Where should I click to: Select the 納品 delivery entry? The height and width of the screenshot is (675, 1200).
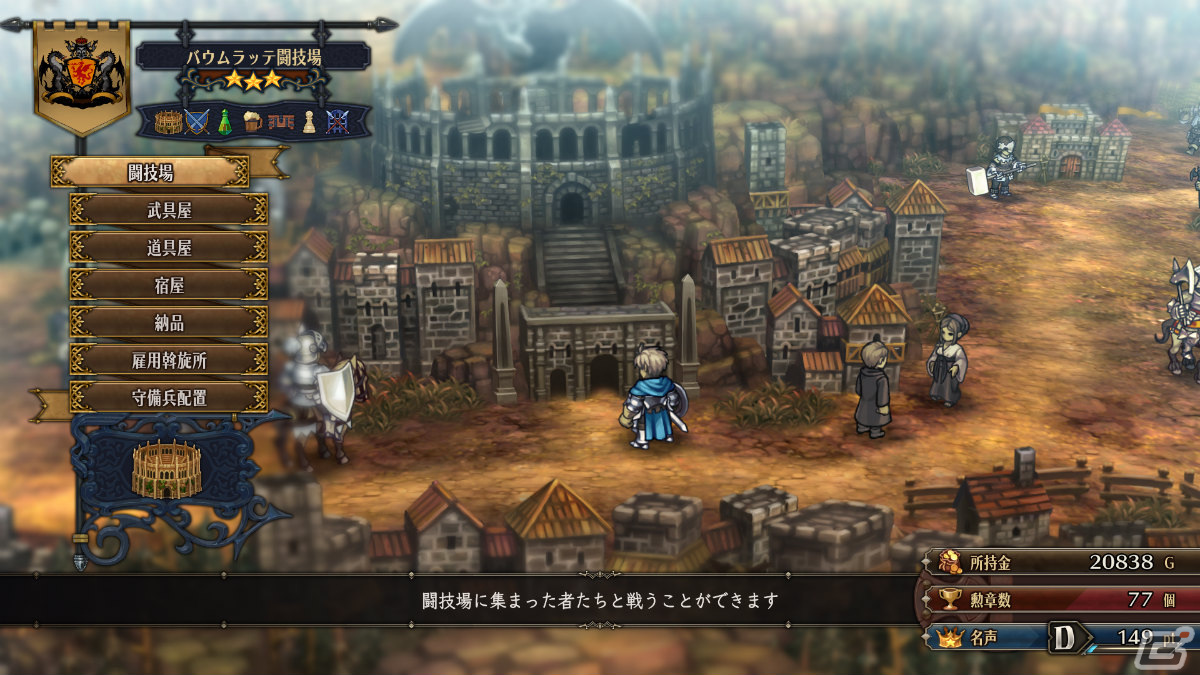coord(168,322)
